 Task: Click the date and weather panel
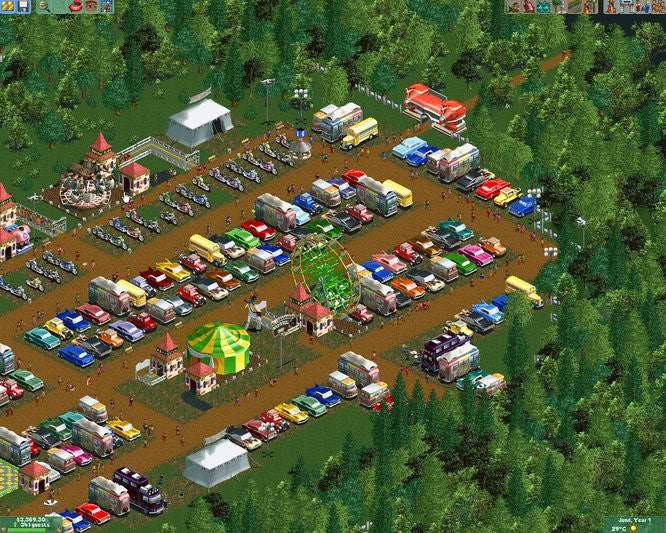(x=634, y=524)
